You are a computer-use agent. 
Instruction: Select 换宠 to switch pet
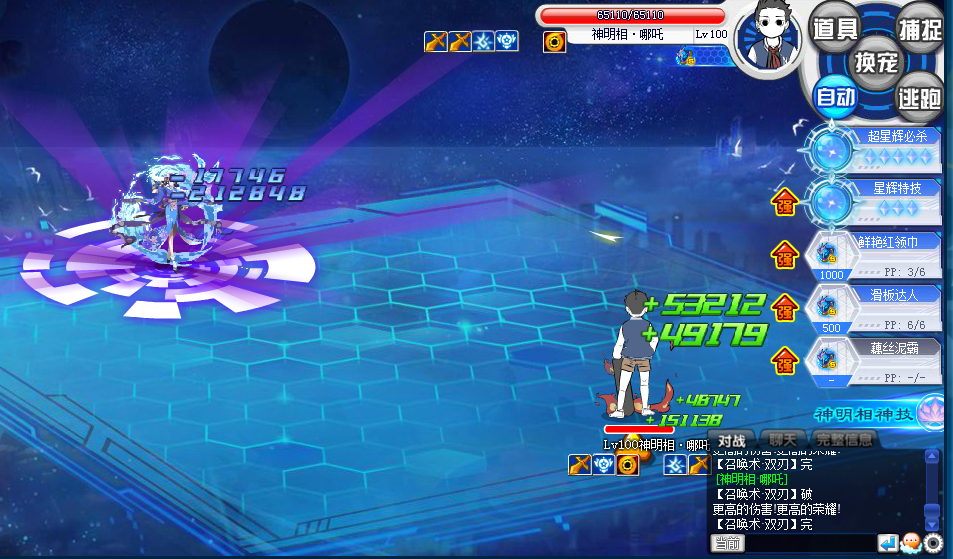coord(877,62)
